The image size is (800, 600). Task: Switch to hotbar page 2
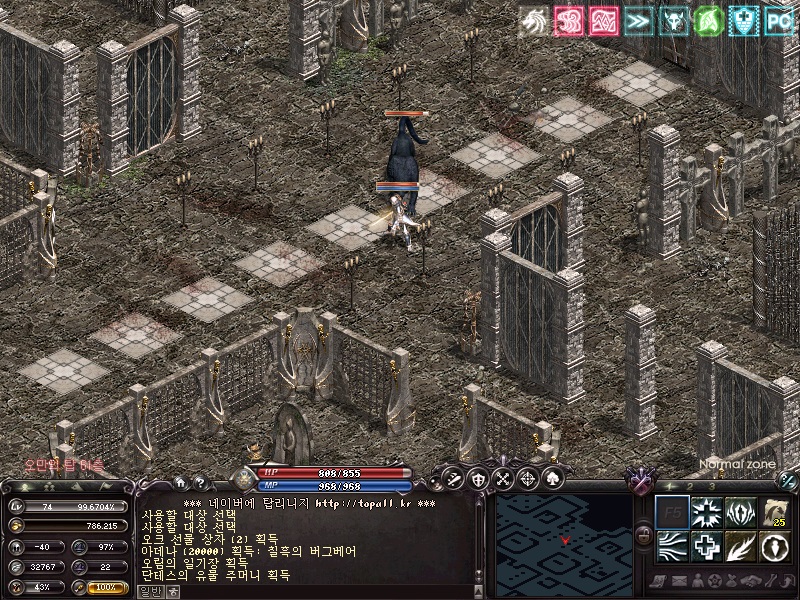(689, 486)
